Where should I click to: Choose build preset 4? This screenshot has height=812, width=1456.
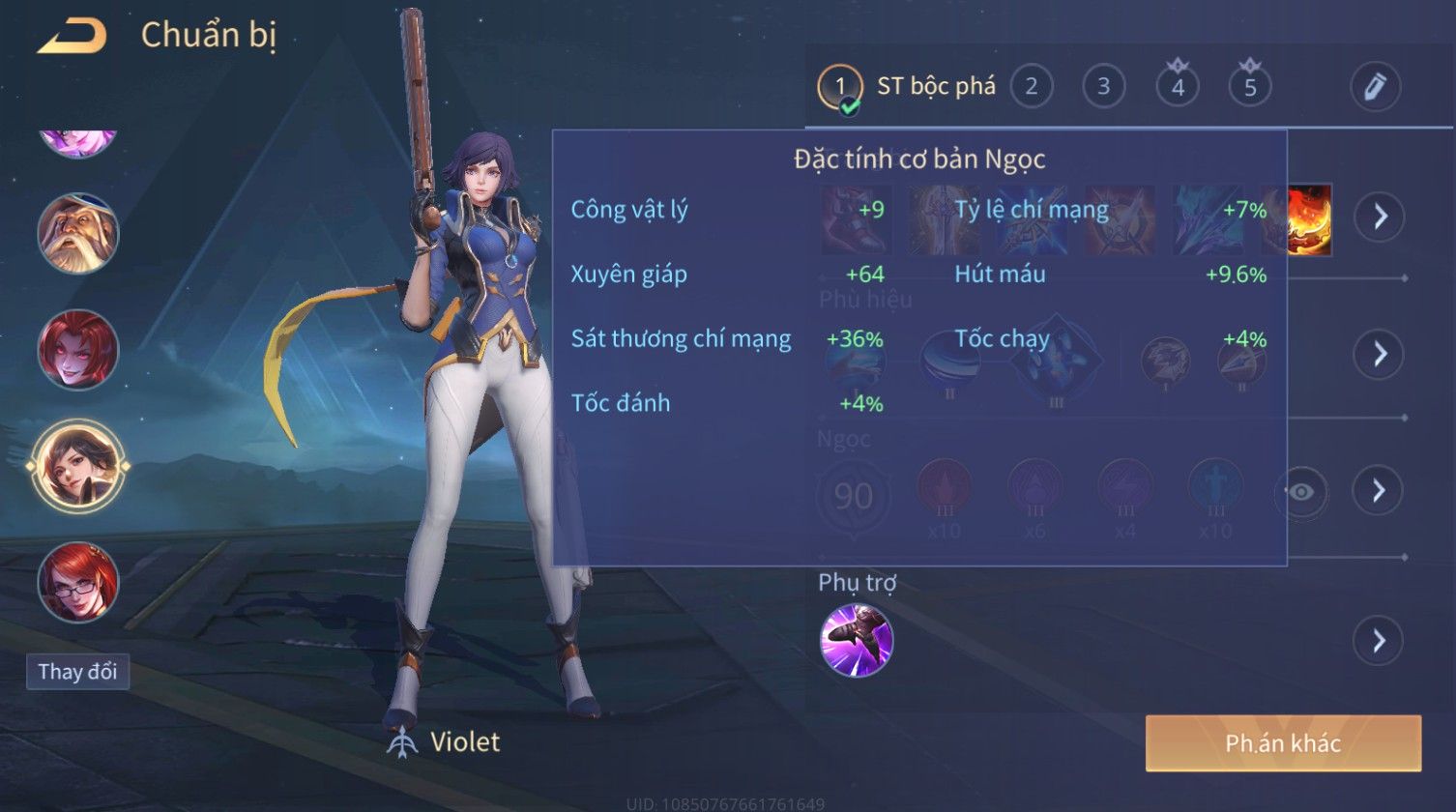click(1177, 87)
